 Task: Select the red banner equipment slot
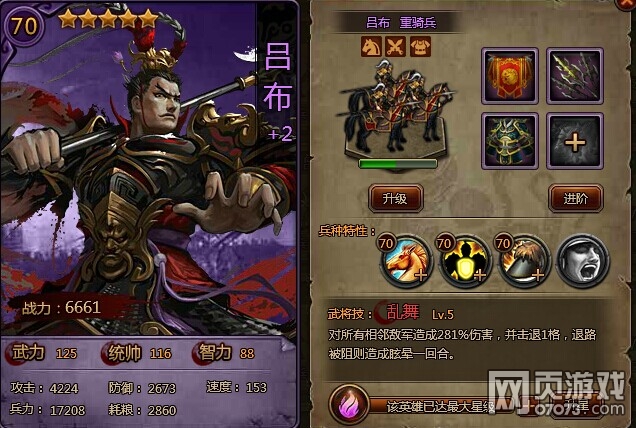[510, 76]
